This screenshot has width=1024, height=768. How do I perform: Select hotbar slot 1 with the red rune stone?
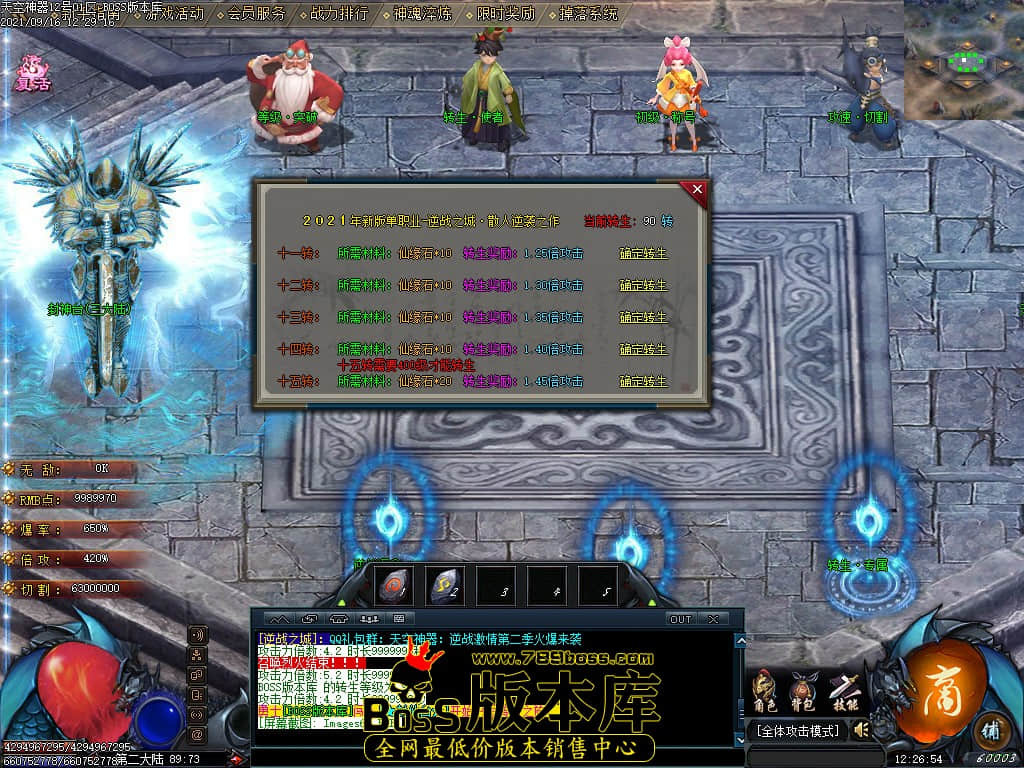pyautogui.click(x=393, y=587)
